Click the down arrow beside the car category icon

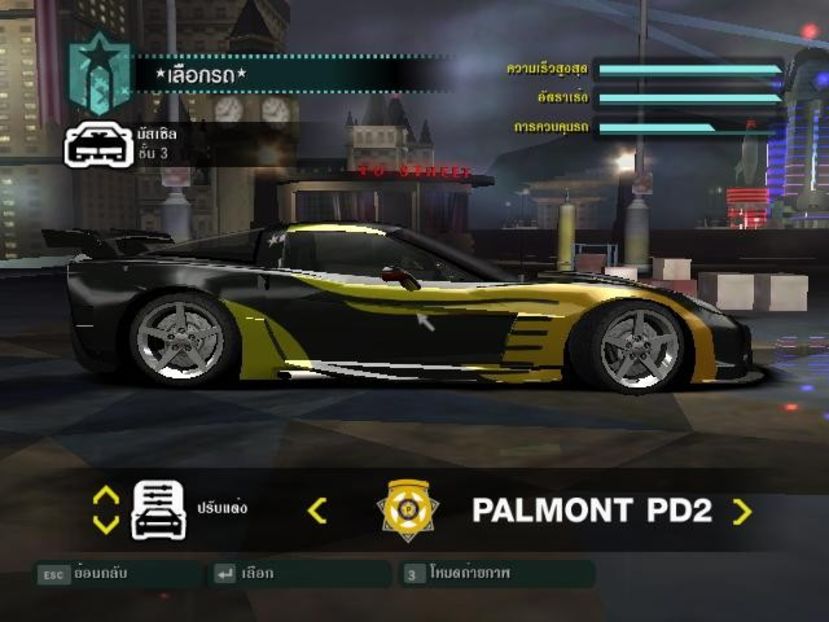(x=106, y=524)
